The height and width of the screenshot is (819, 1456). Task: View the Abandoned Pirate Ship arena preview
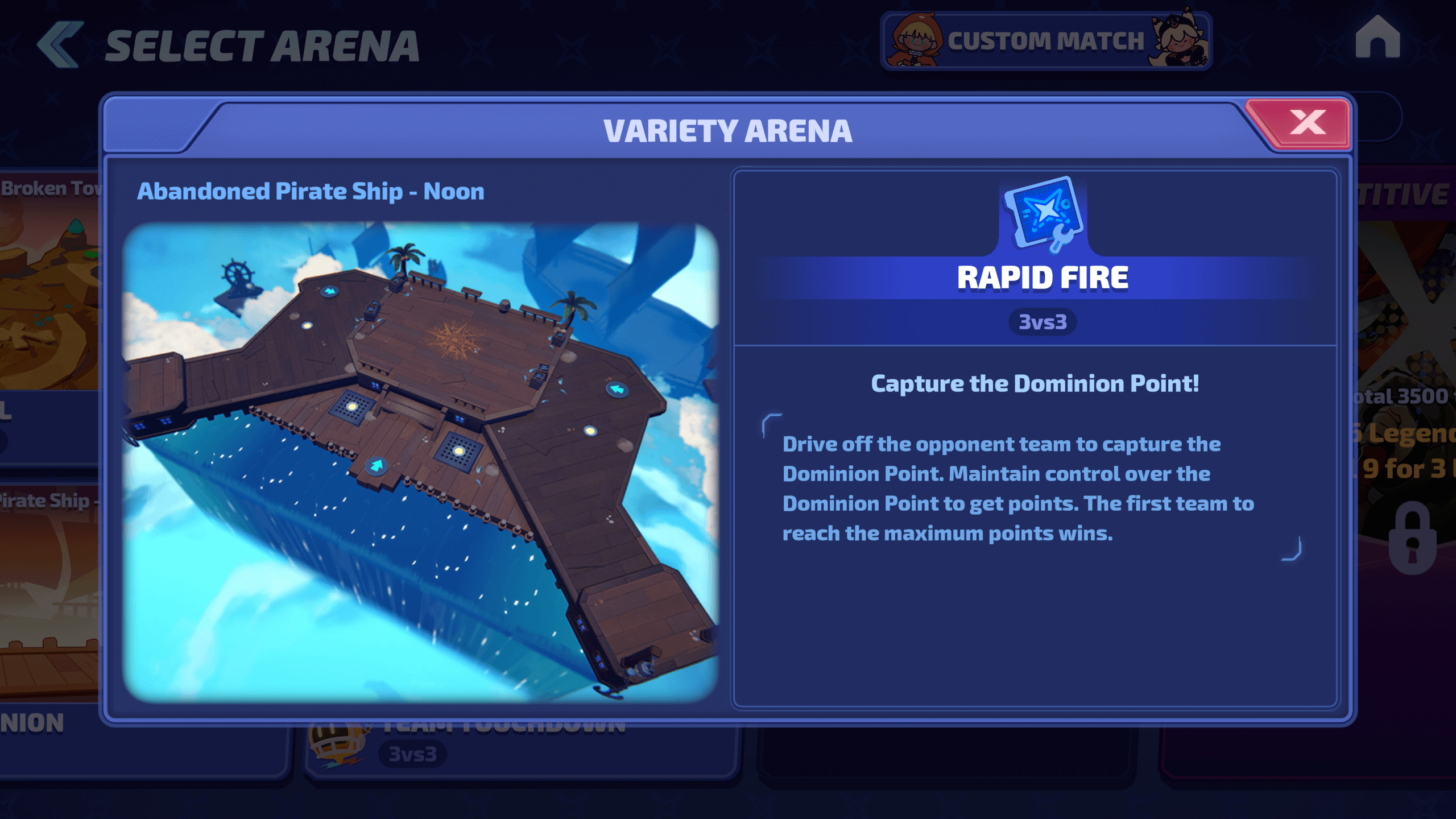point(421,462)
